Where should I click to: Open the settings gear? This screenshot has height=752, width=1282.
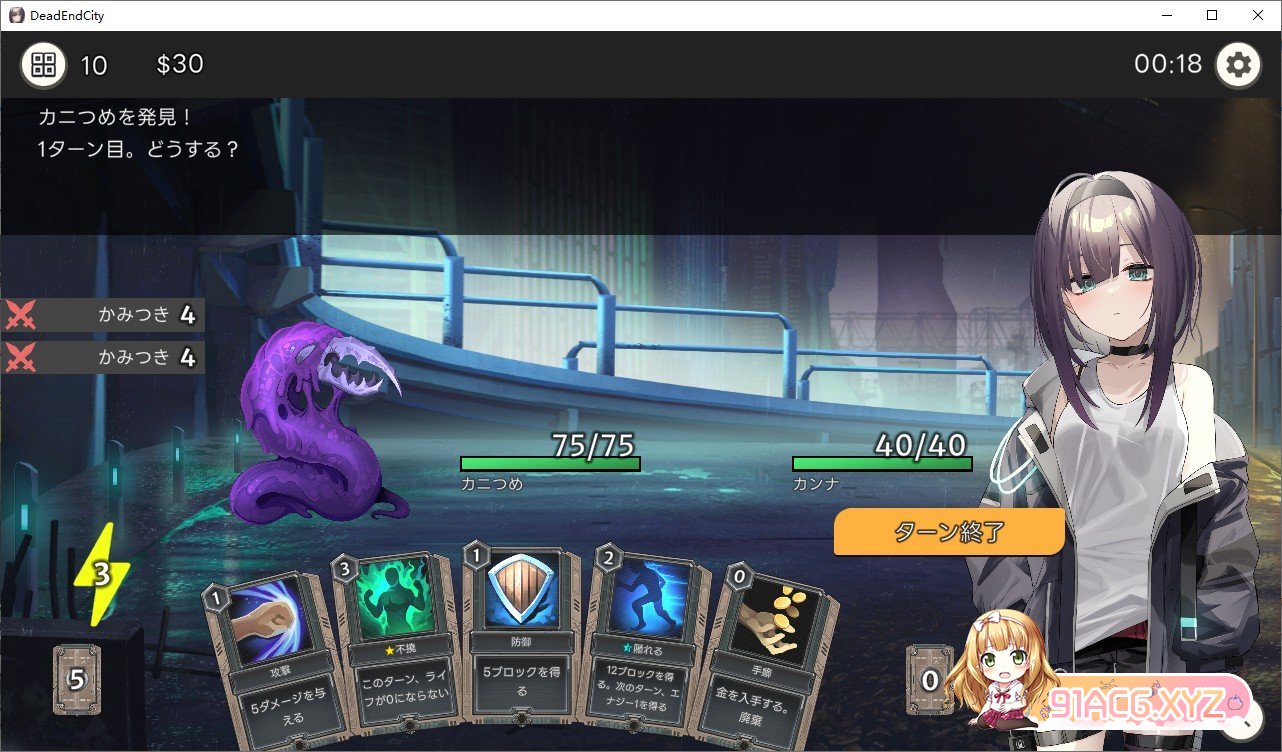(x=1238, y=66)
